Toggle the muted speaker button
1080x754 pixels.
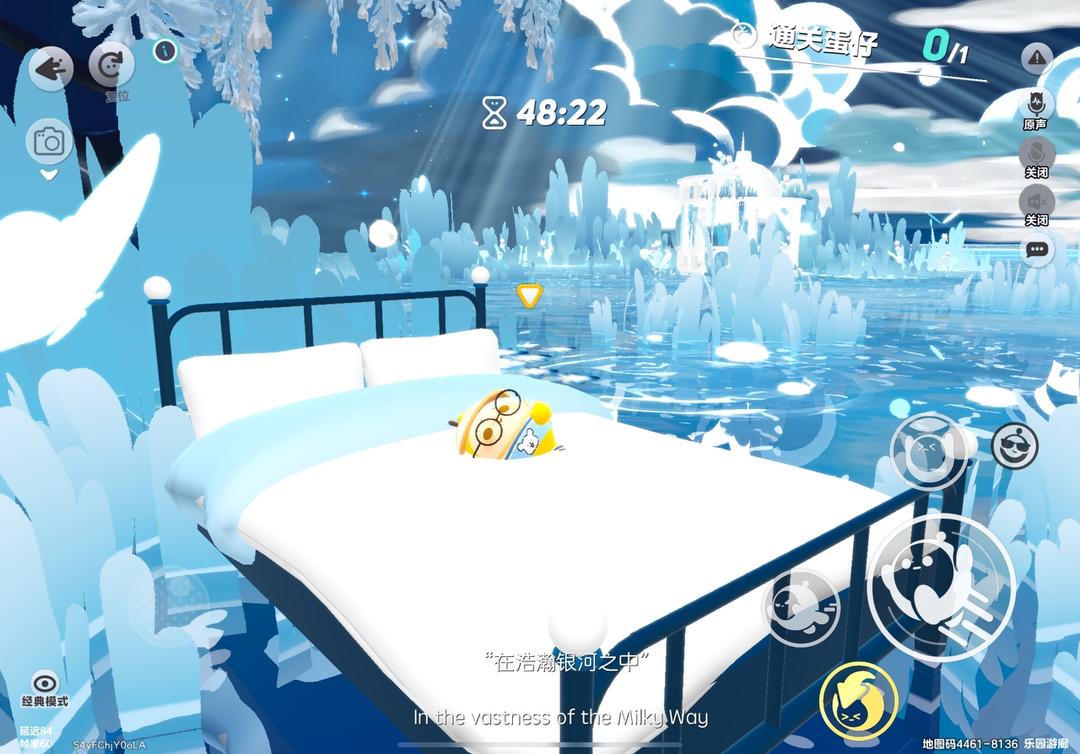1036,202
